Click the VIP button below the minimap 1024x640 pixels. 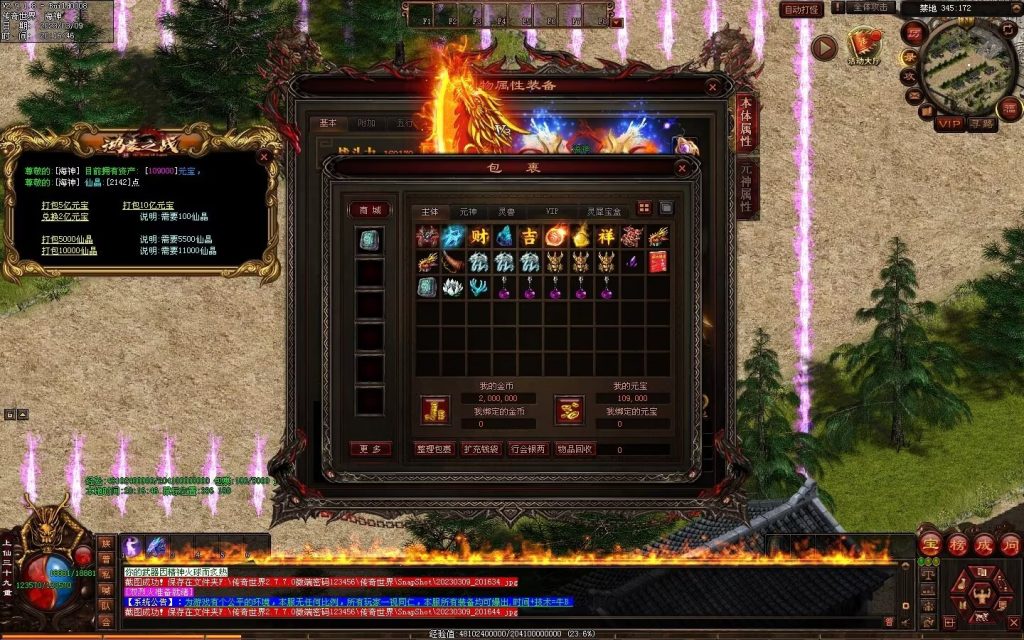(949, 123)
